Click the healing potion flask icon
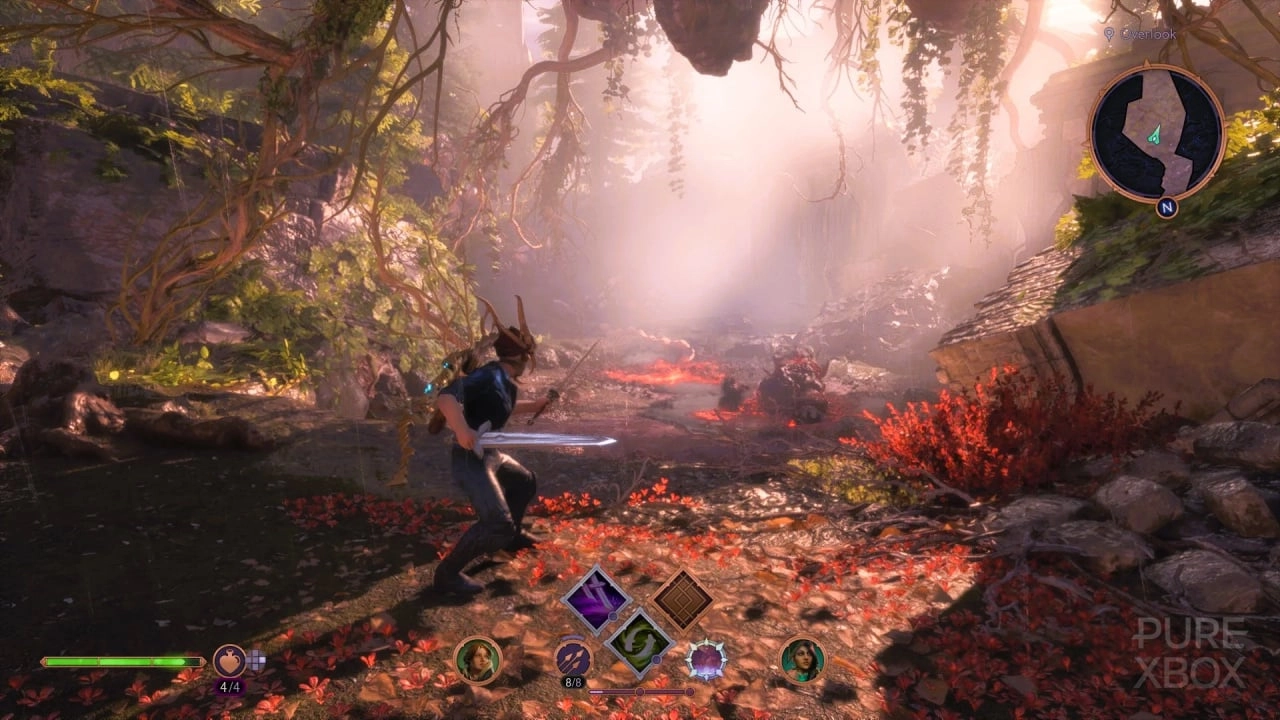The width and height of the screenshot is (1280, 720). click(x=229, y=661)
